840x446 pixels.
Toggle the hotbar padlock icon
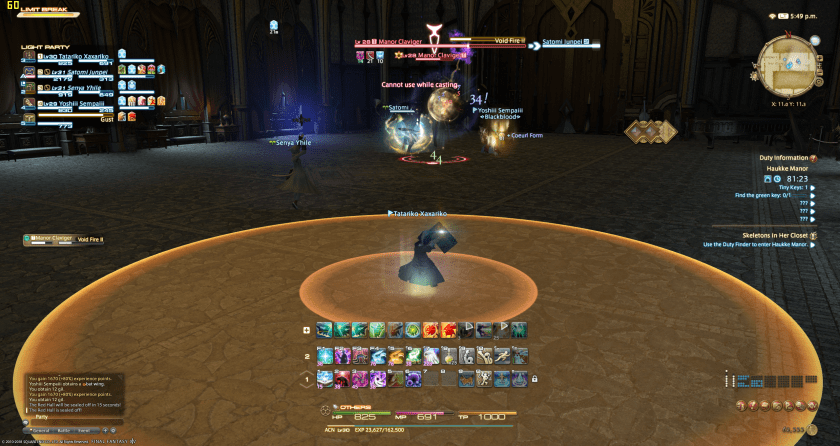tap(535, 380)
